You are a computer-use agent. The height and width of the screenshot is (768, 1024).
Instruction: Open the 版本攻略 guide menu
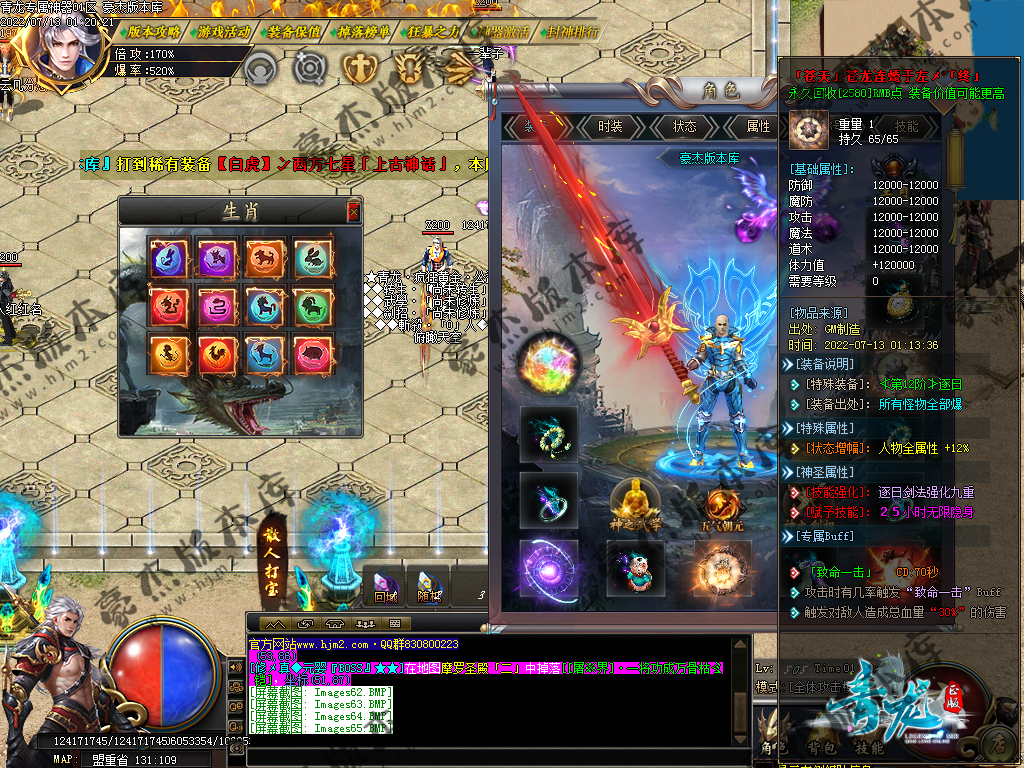tap(155, 32)
